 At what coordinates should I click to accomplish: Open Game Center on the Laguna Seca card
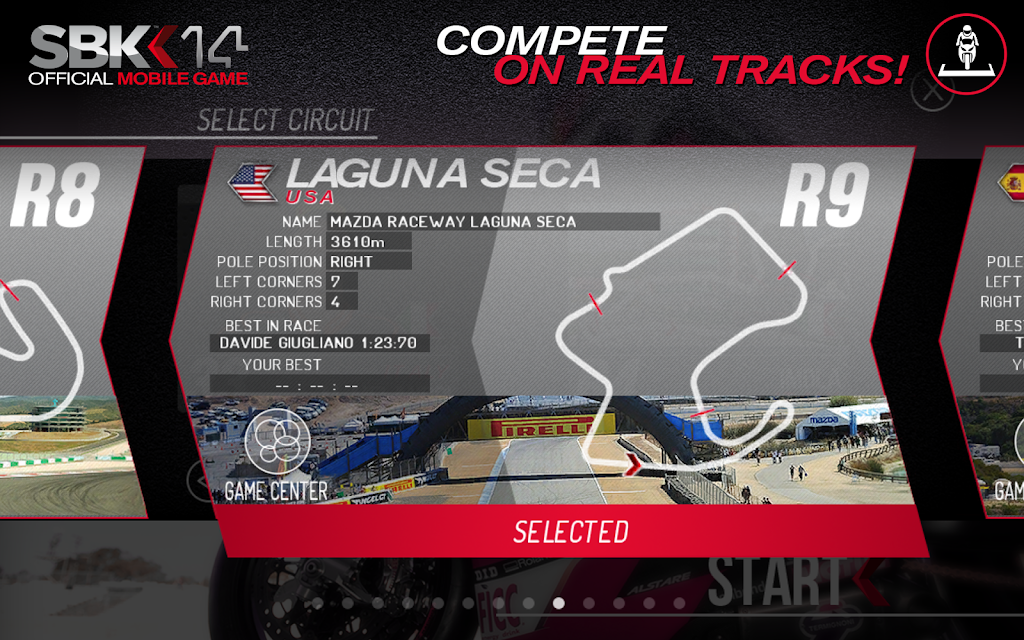click(276, 455)
